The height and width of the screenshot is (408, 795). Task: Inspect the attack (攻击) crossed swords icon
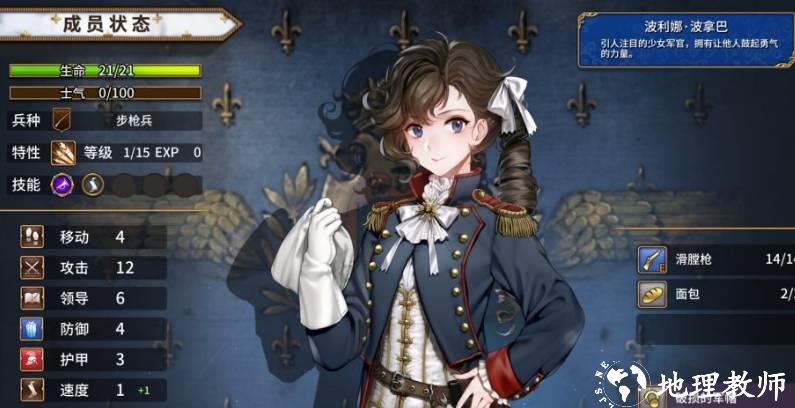(x=32, y=268)
